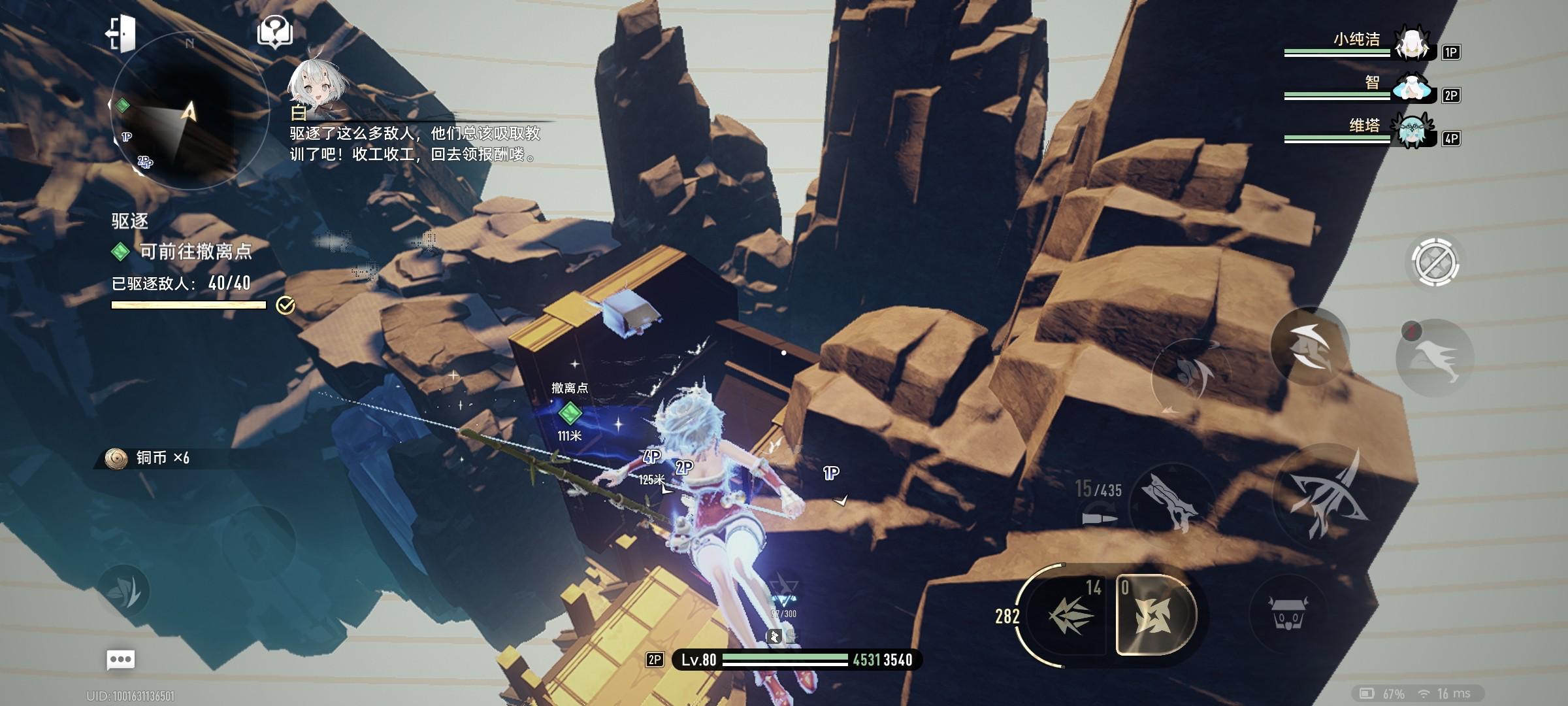Tap the leaf sprint button at lower left
Screen dimensions: 1568x706
pyautogui.click(x=123, y=591)
